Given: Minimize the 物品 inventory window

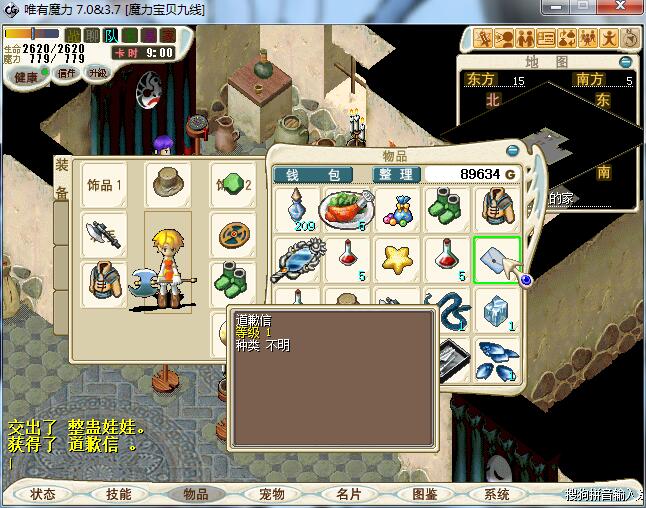Looking at the screenshot, I should pyautogui.click(x=513, y=151).
